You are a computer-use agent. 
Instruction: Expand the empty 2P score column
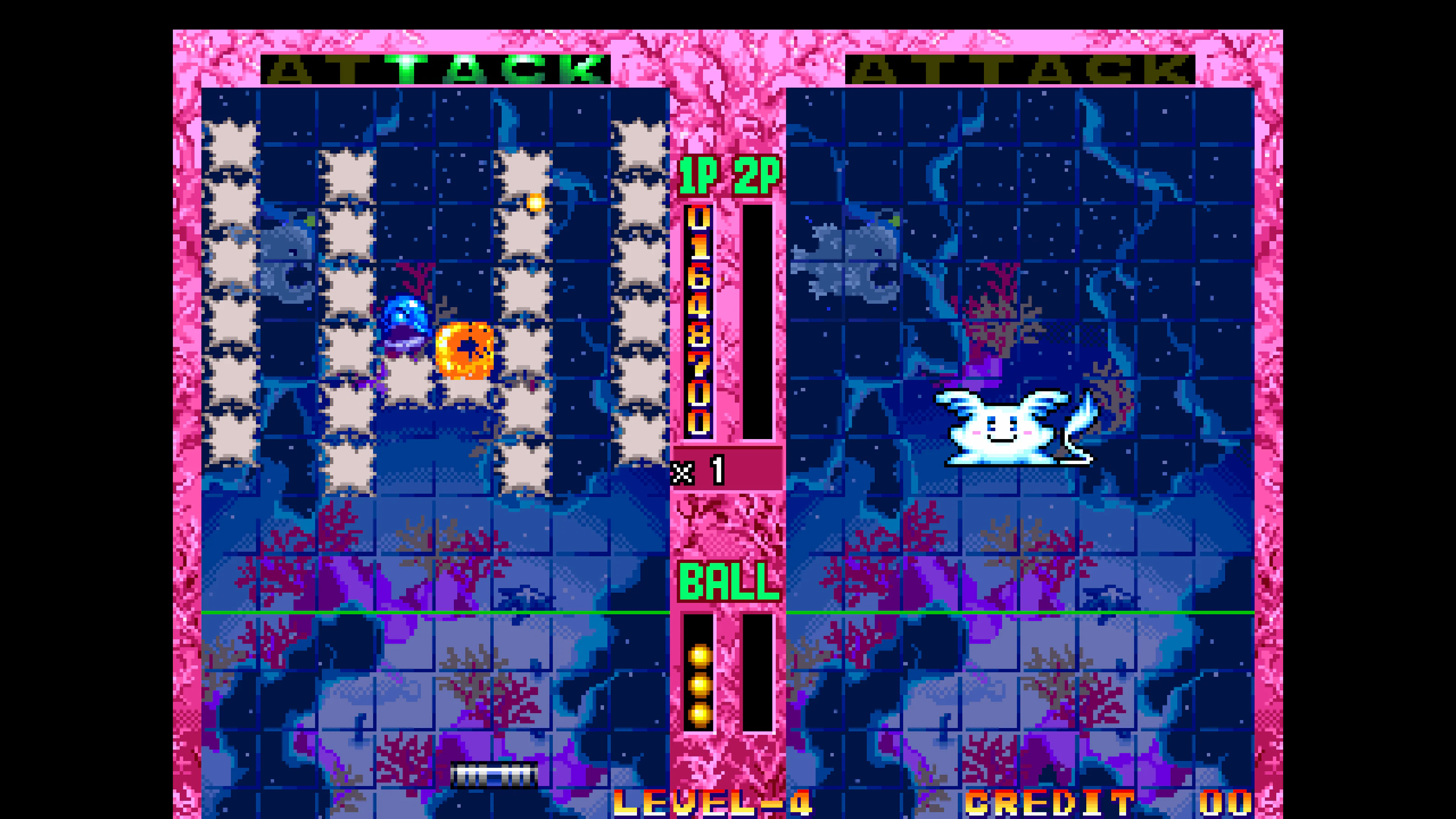coord(758,322)
